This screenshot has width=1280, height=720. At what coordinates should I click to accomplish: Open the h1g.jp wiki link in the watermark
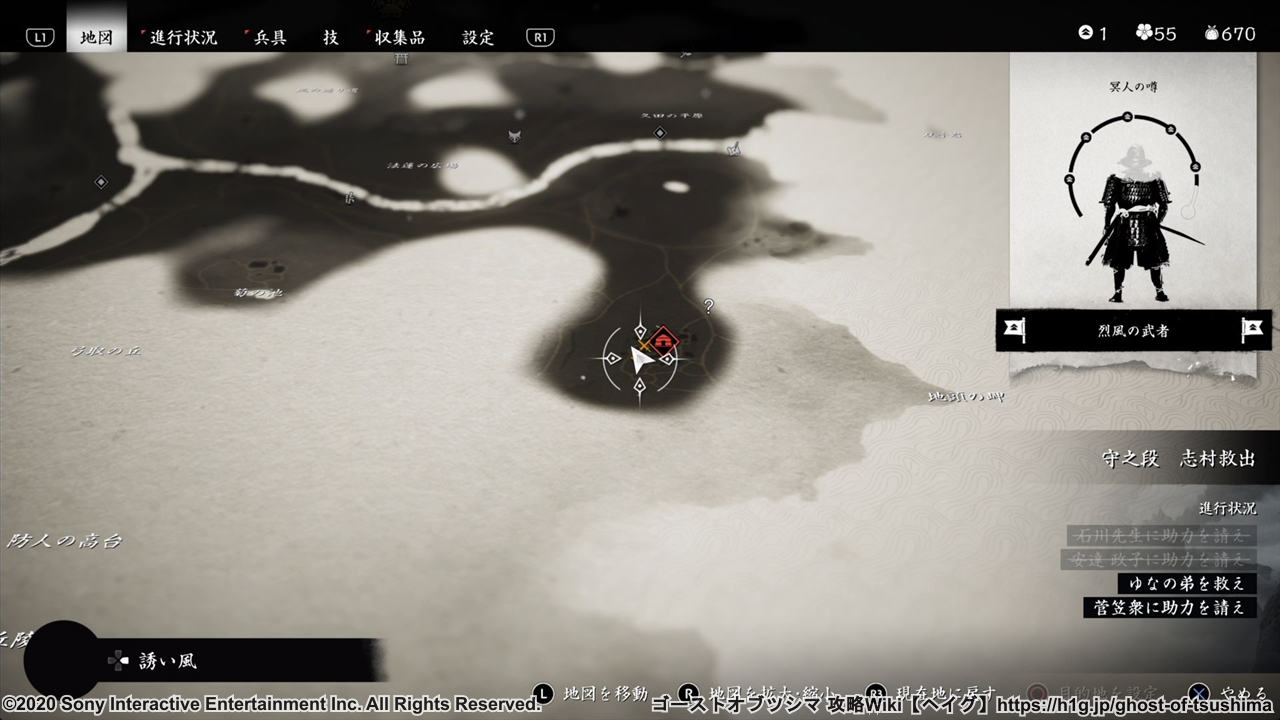pyautogui.click(x=1136, y=705)
